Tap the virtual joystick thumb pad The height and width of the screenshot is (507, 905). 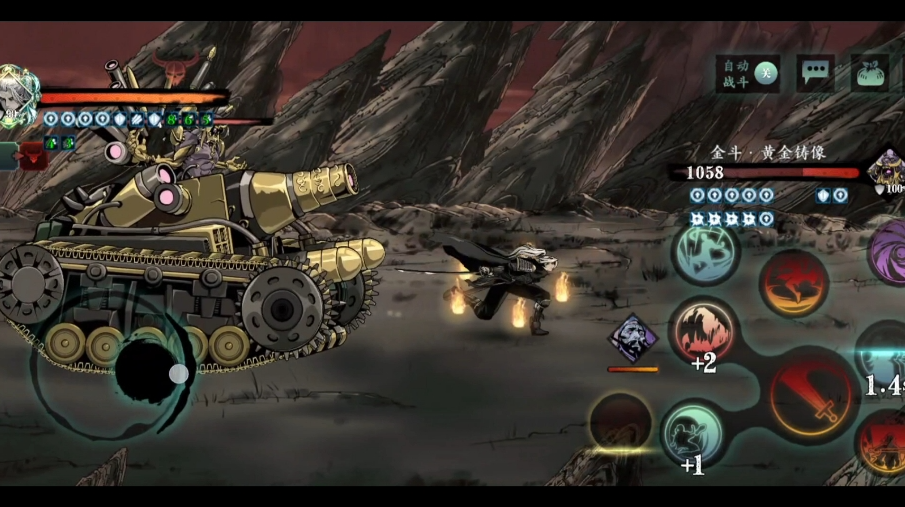click(178, 374)
